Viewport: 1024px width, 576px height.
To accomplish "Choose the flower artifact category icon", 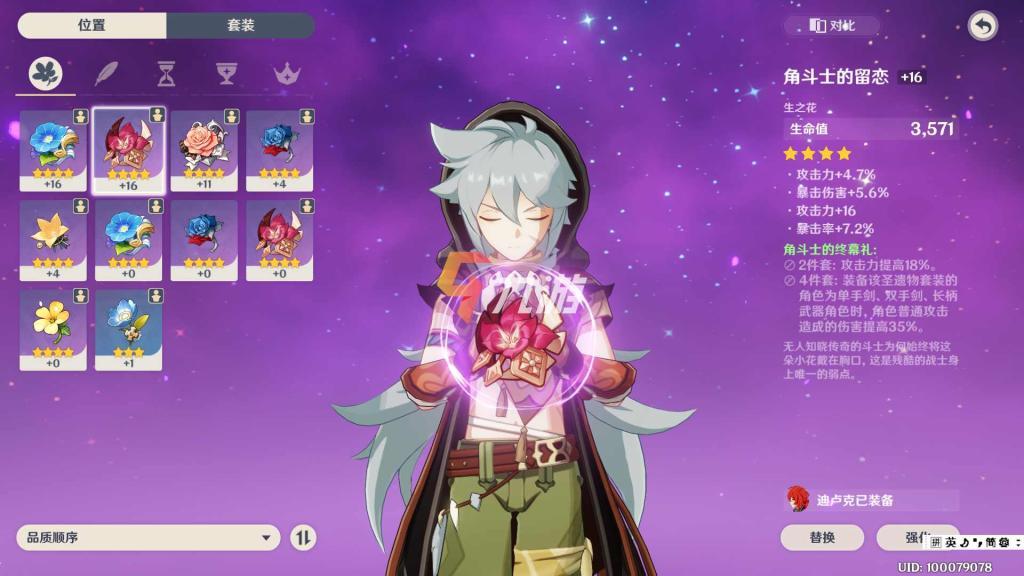I will pos(46,73).
